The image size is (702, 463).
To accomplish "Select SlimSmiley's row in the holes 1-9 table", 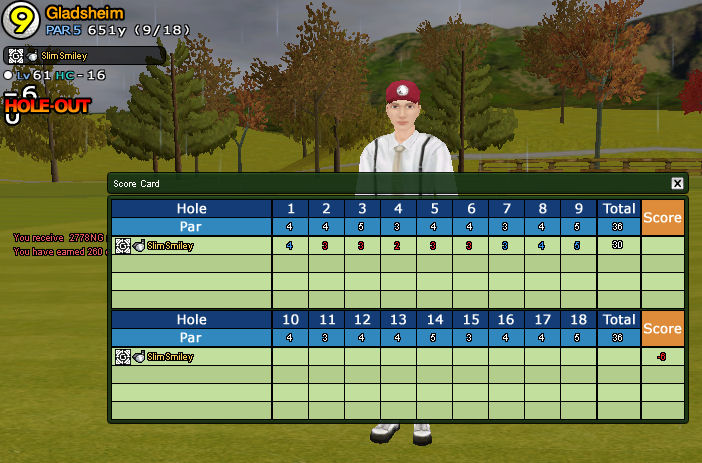I will click(190, 245).
